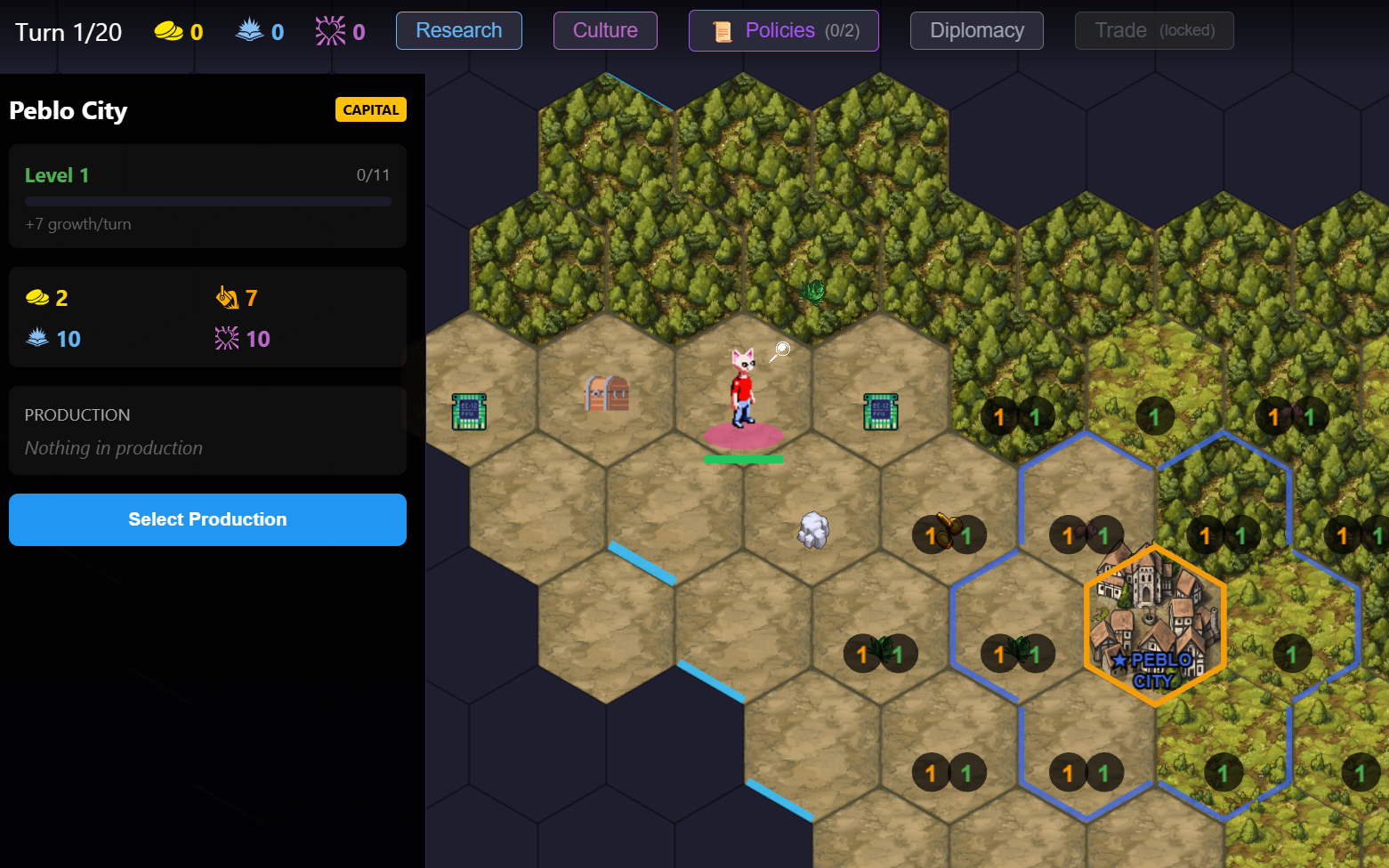1389x868 pixels.
Task: Click the gold coin icon in the city panel
Action: 36,297
